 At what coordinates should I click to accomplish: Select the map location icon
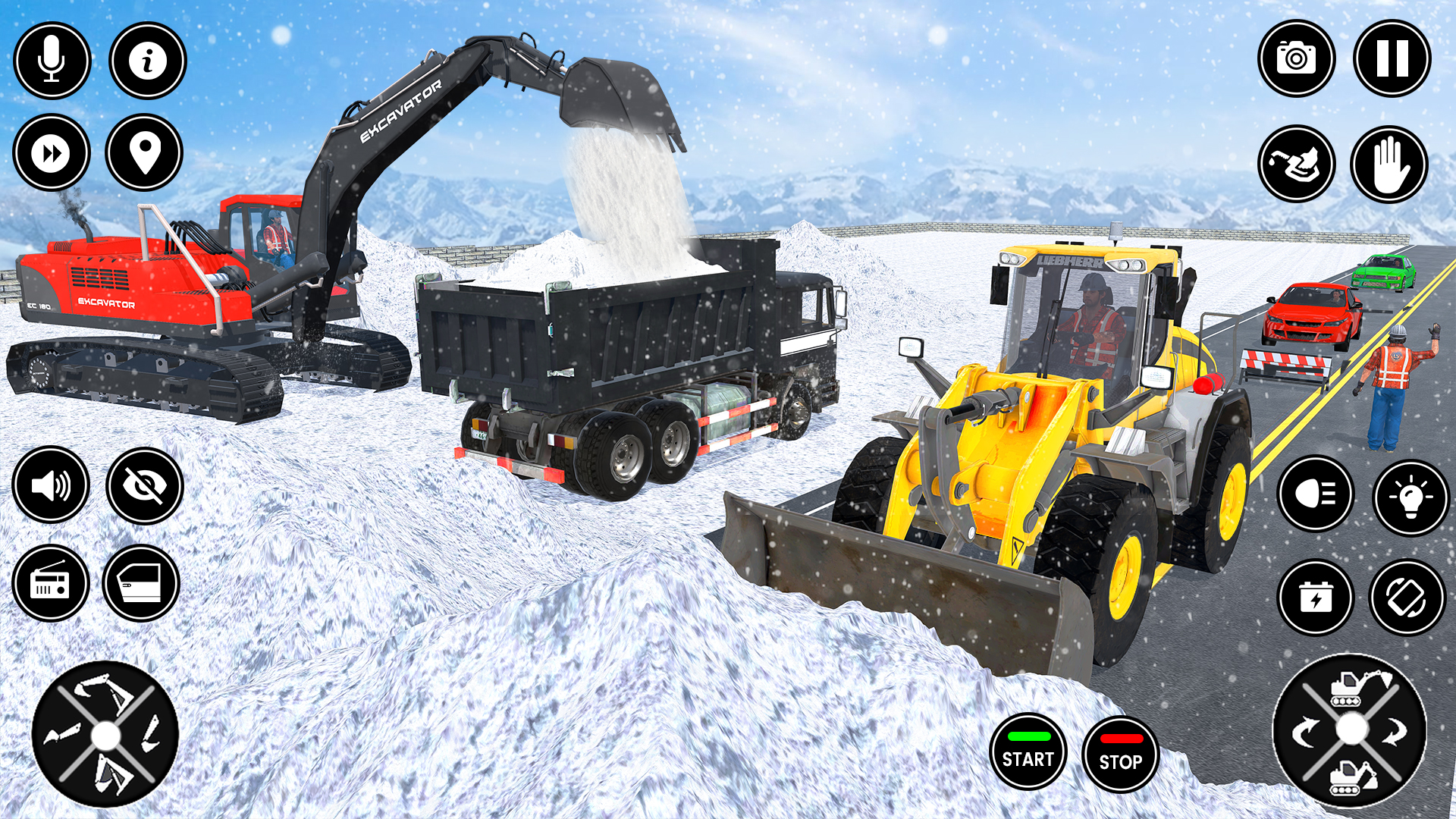(149, 152)
